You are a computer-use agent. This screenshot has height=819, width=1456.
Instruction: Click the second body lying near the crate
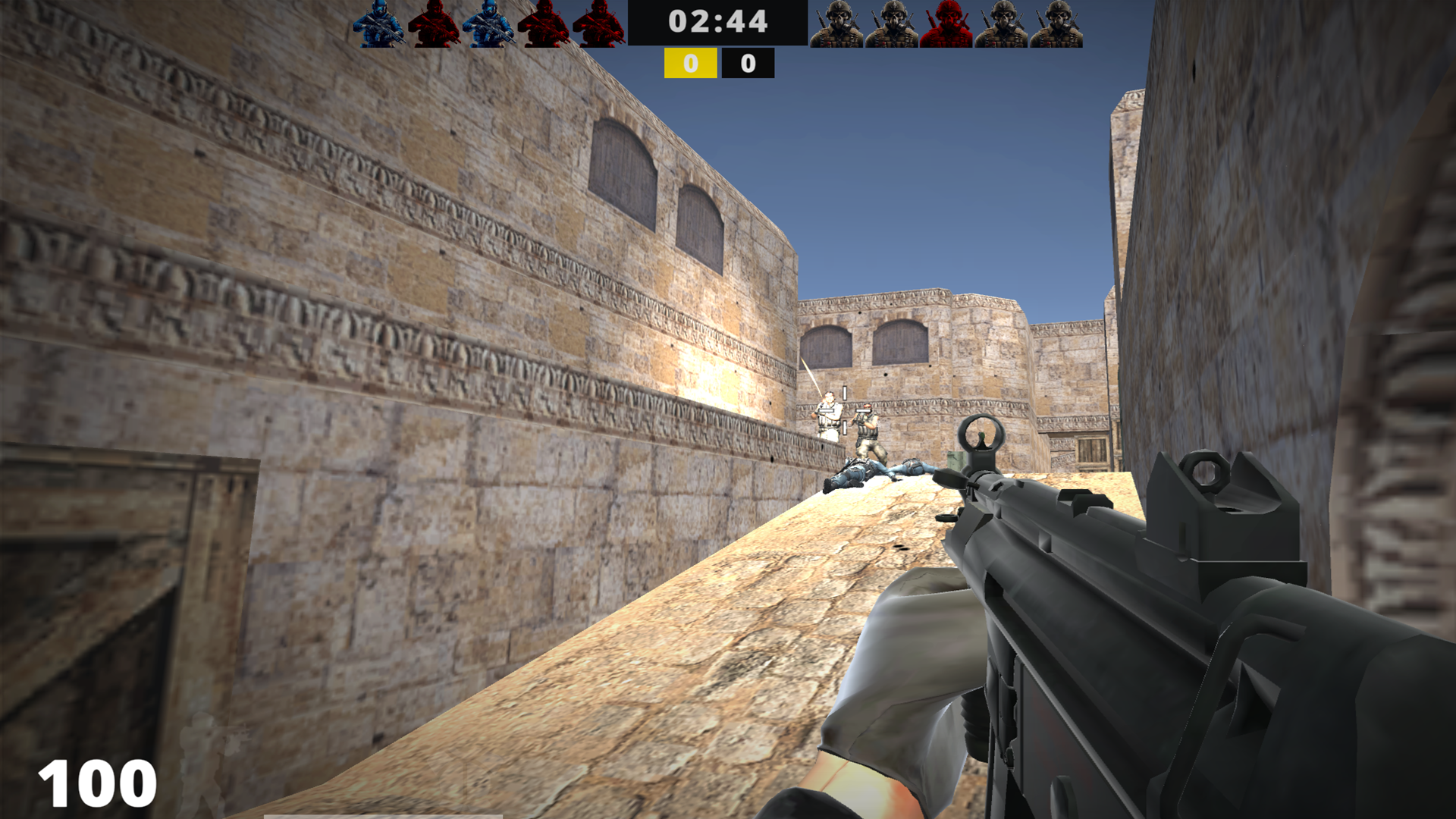[x=915, y=466]
